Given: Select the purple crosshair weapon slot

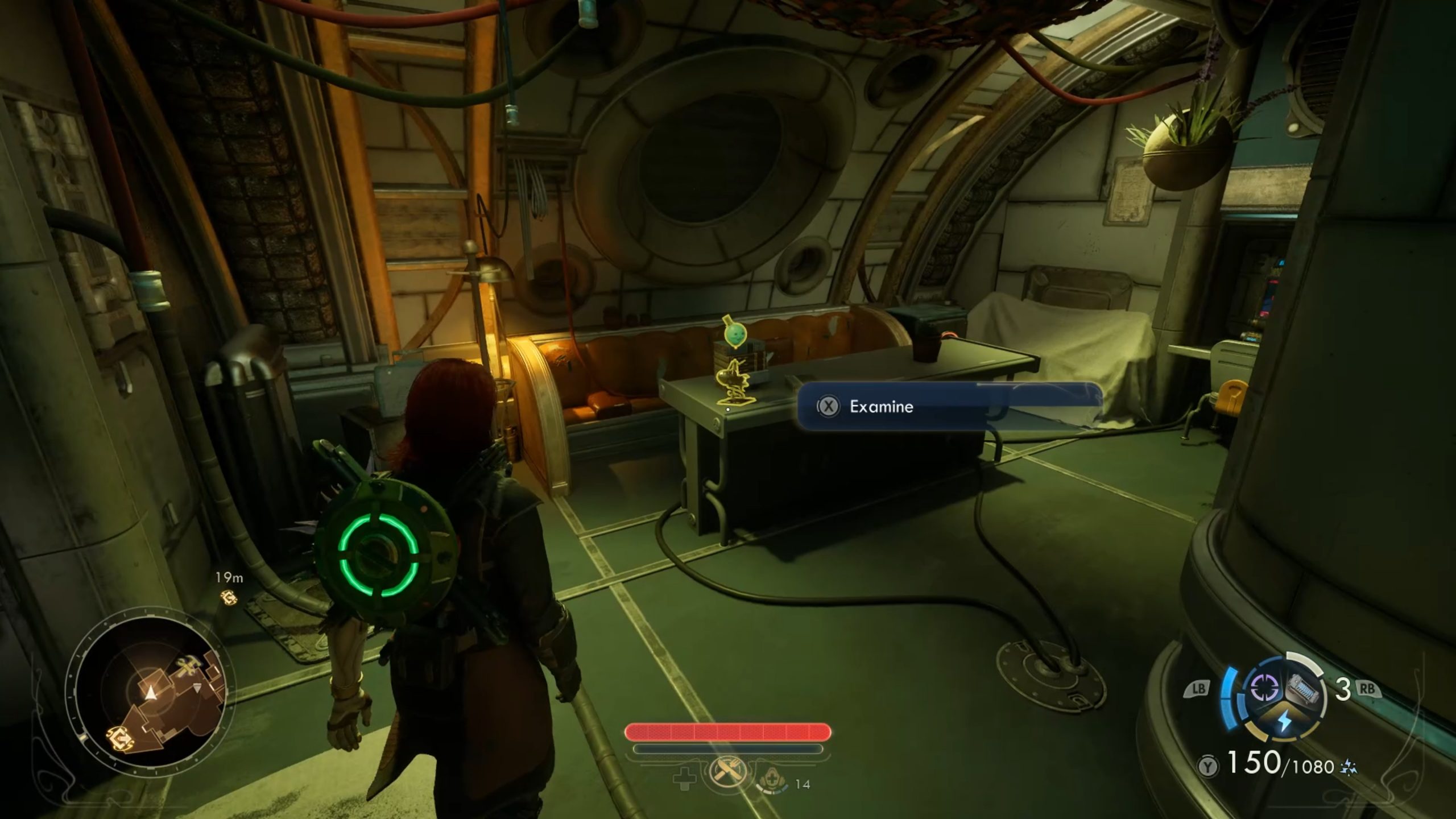Looking at the screenshot, I should coord(1264,689).
